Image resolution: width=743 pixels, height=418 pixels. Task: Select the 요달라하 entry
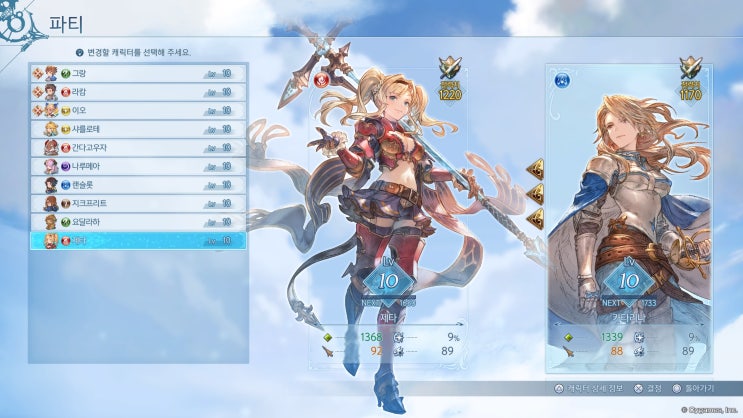click(138, 221)
